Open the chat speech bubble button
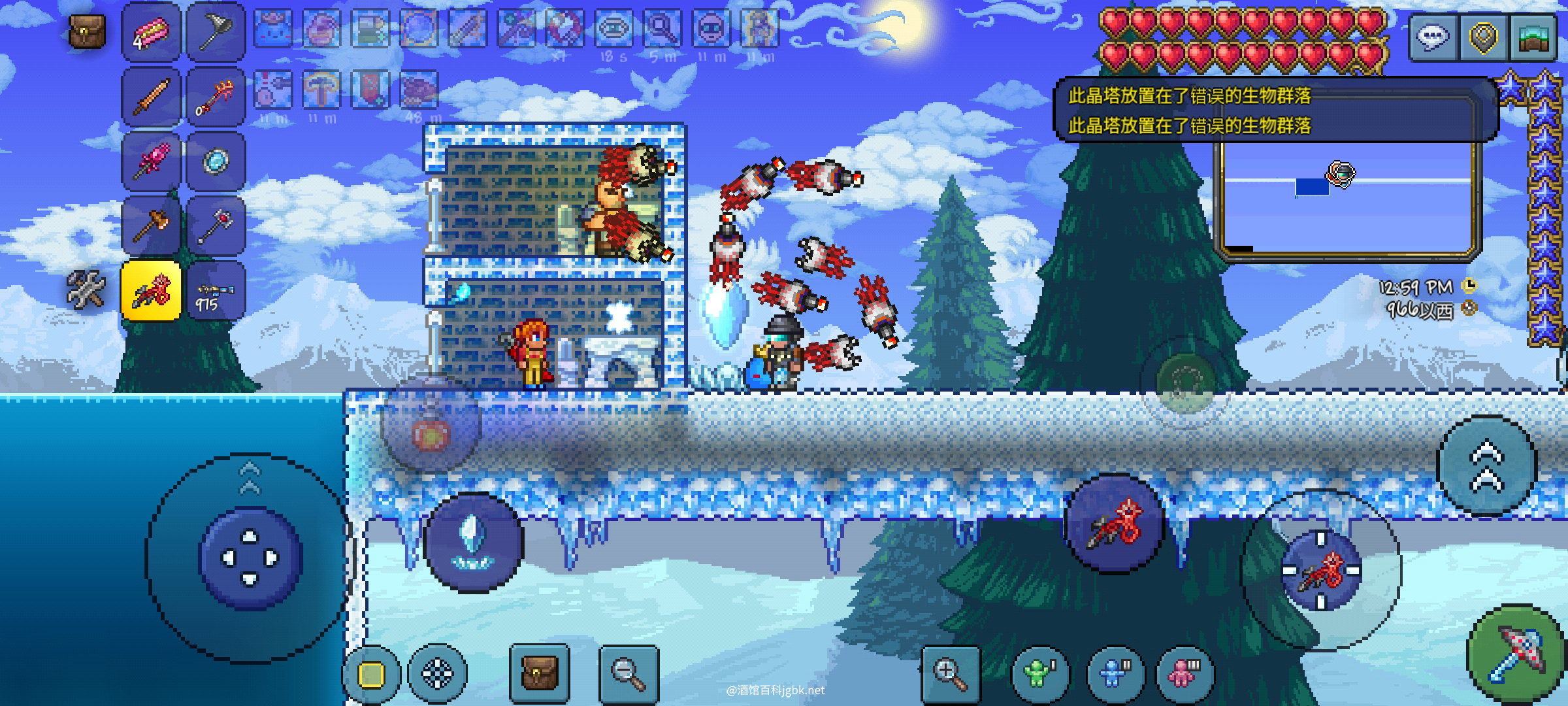Viewport: 1568px width, 706px height. (x=1434, y=37)
